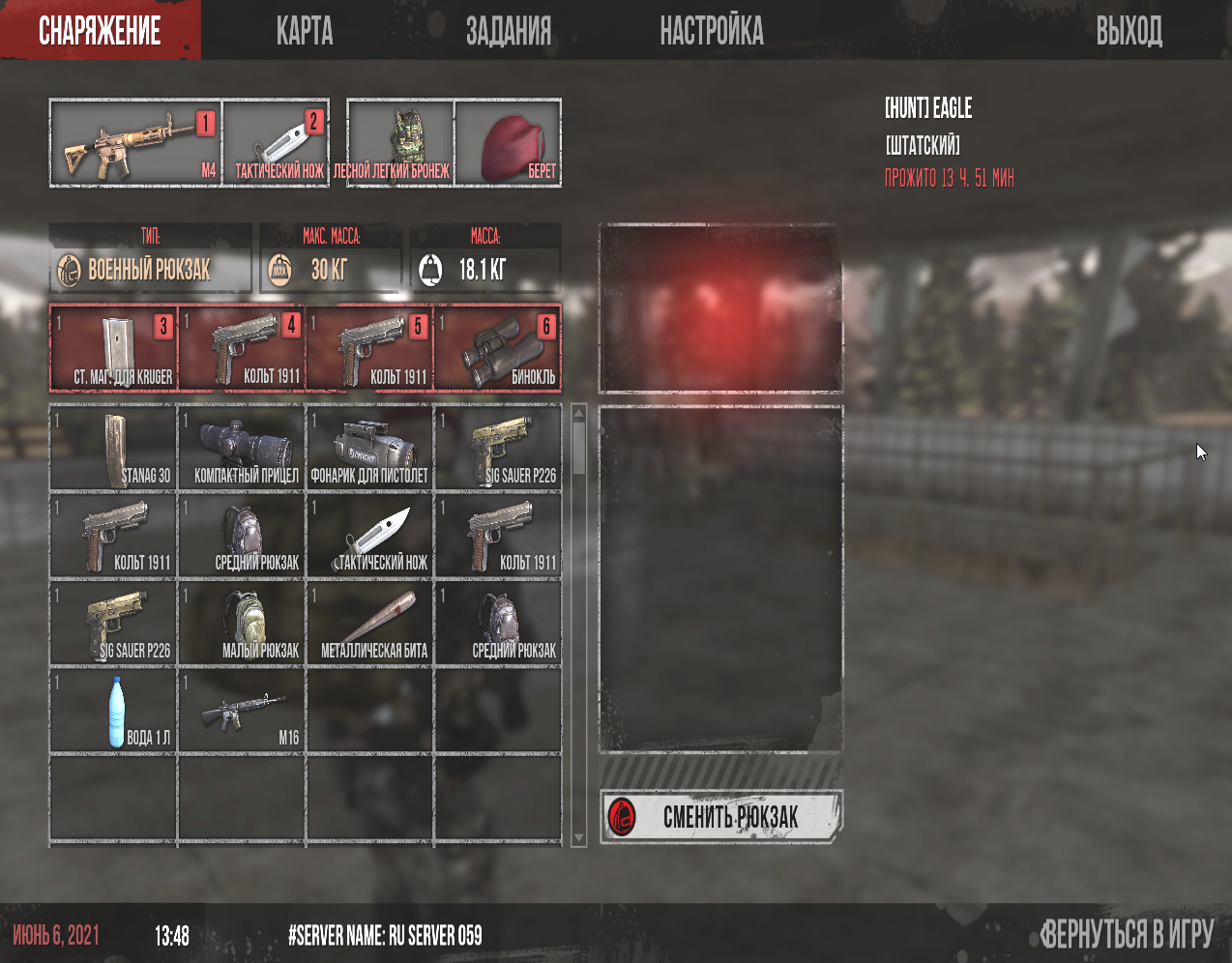Pick the Малый рюкзак backpack item
This screenshot has height=963, width=1232.
pyautogui.click(x=243, y=624)
